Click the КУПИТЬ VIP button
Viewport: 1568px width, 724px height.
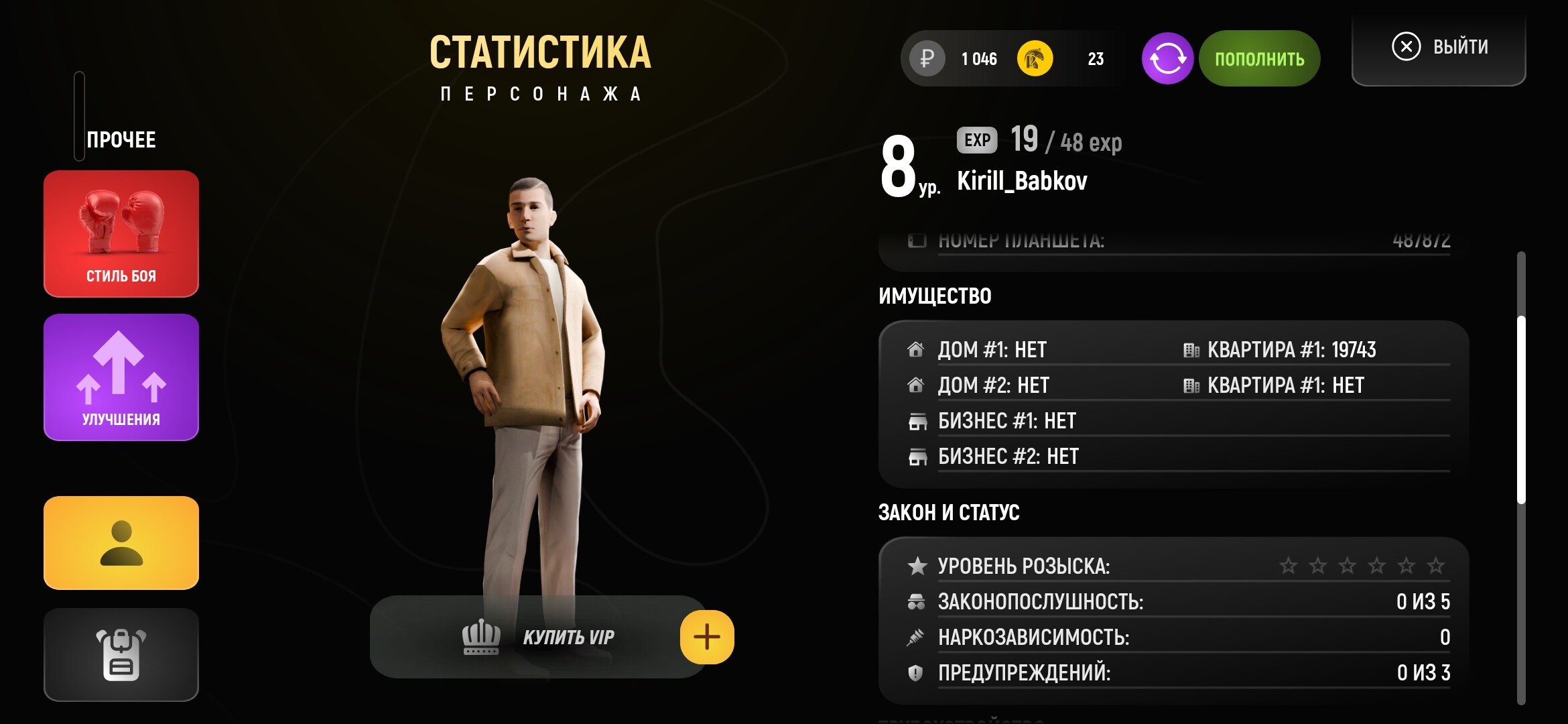(568, 638)
